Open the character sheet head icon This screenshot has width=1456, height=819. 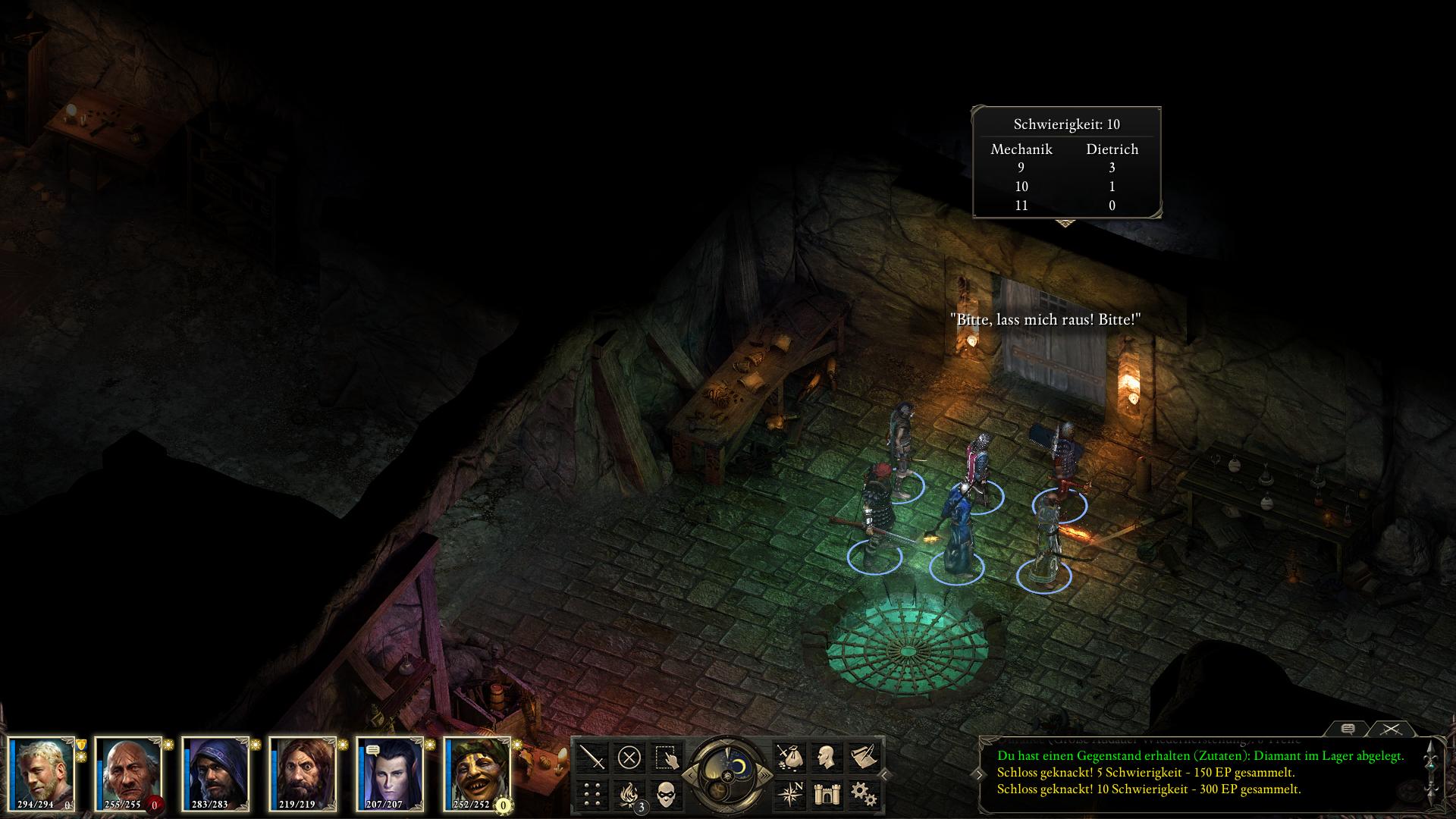pos(825,757)
